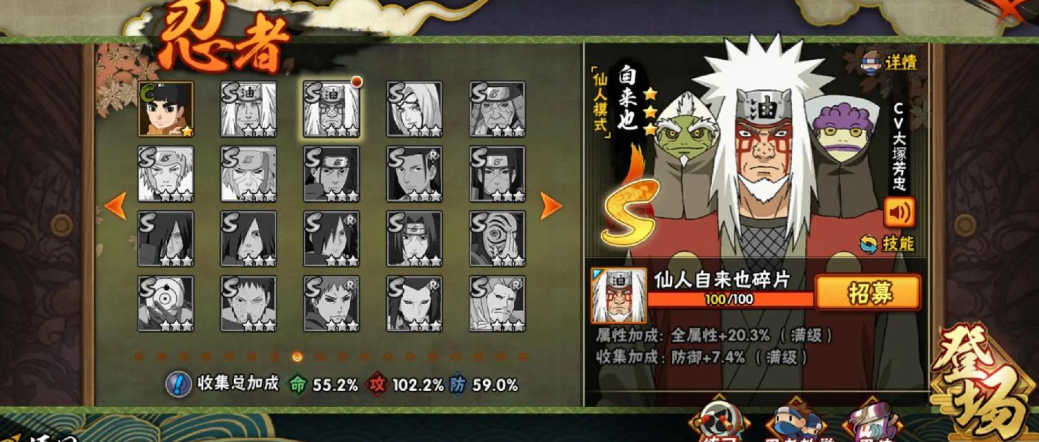1039x442 pixels.
Task: Select the highlighted Sage Jiraiya portrait with red dot
Action: (x=331, y=109)
